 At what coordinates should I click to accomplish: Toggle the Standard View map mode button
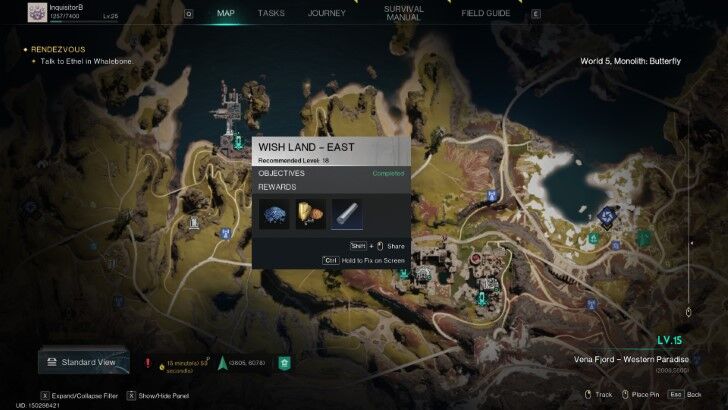(84, 362)
